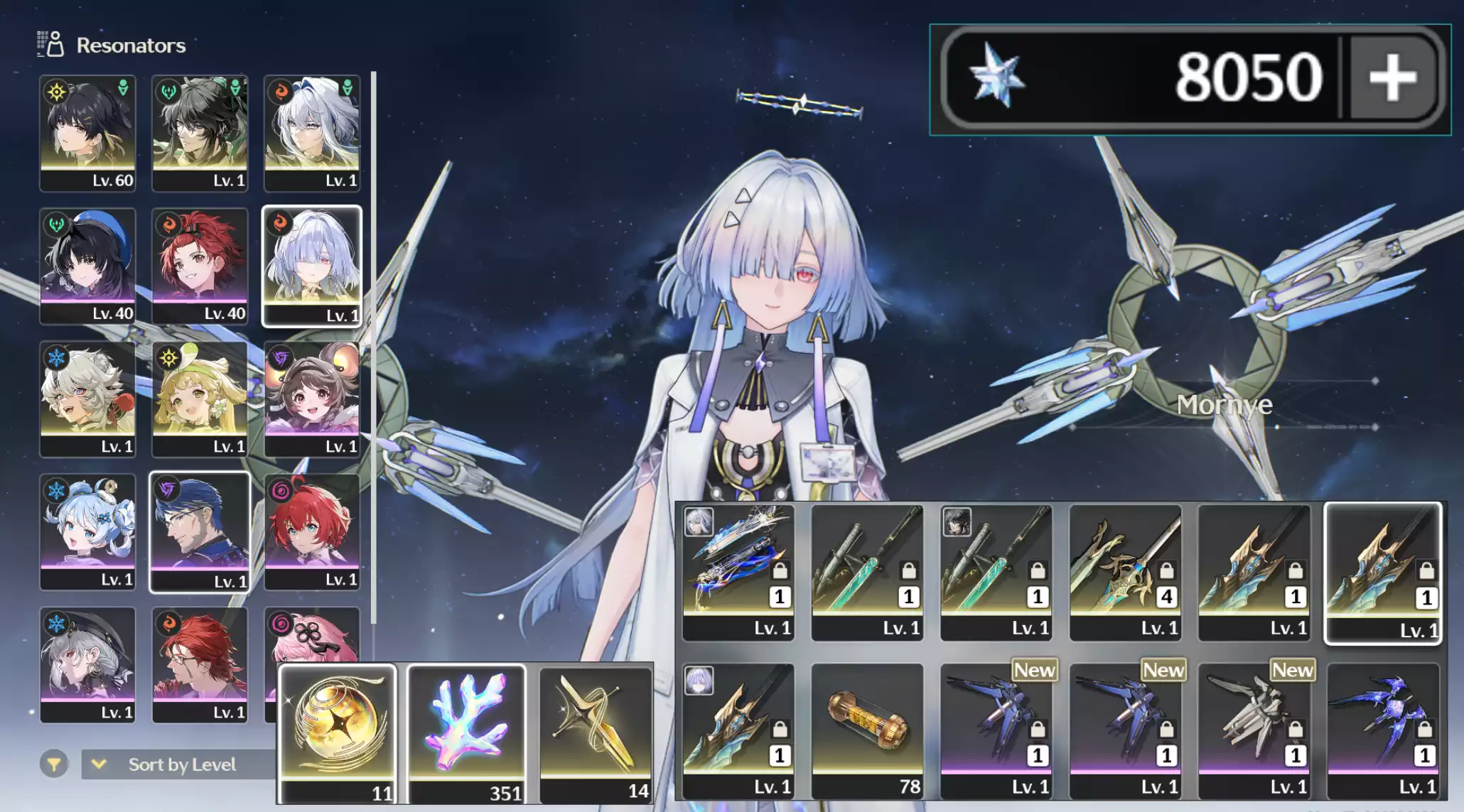Screen dimensions: 1464x812
Task: Select the Resonators header tab
Action: (130, 44)
